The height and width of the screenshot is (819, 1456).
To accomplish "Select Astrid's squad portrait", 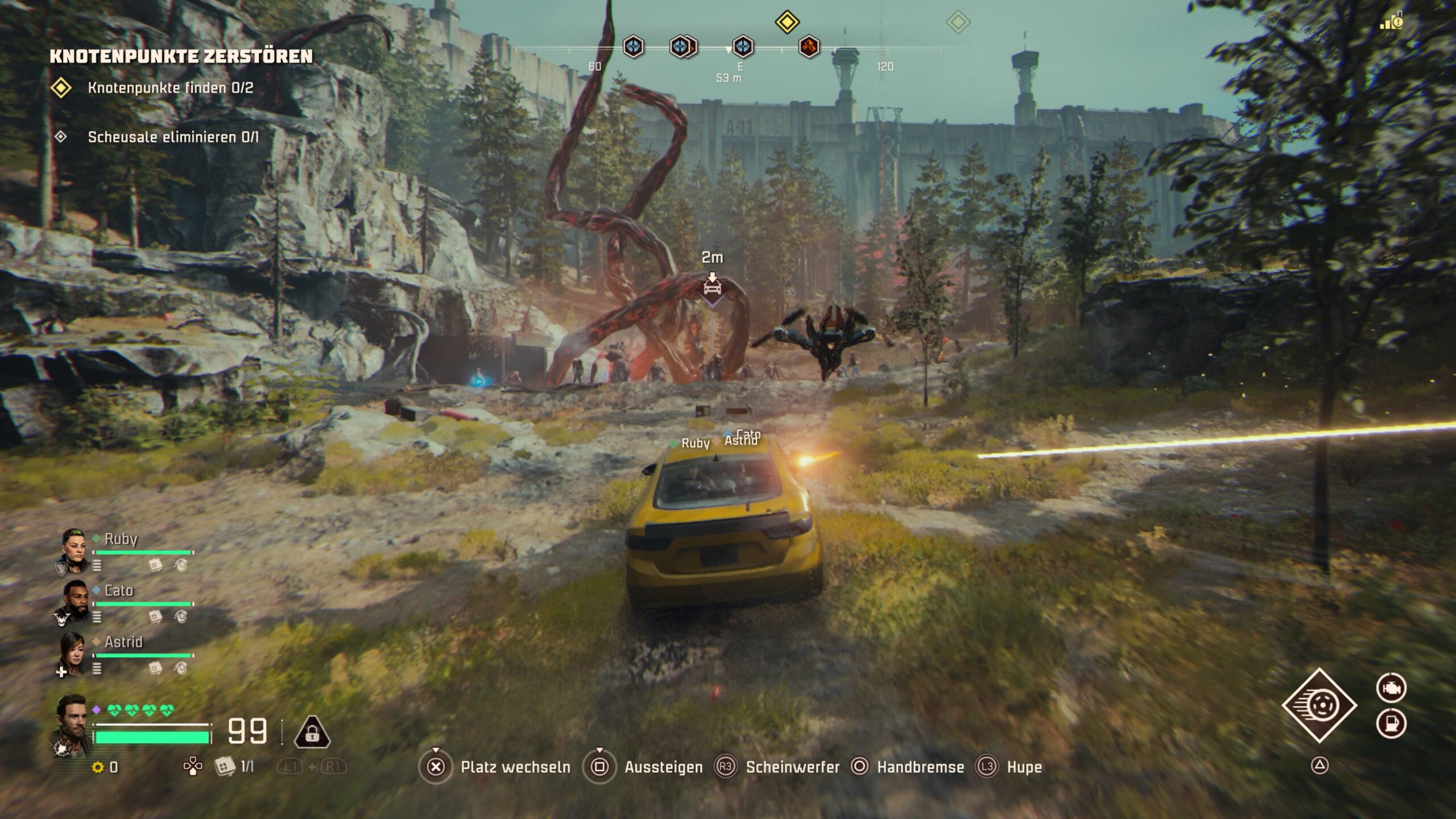I will [73, 653].
